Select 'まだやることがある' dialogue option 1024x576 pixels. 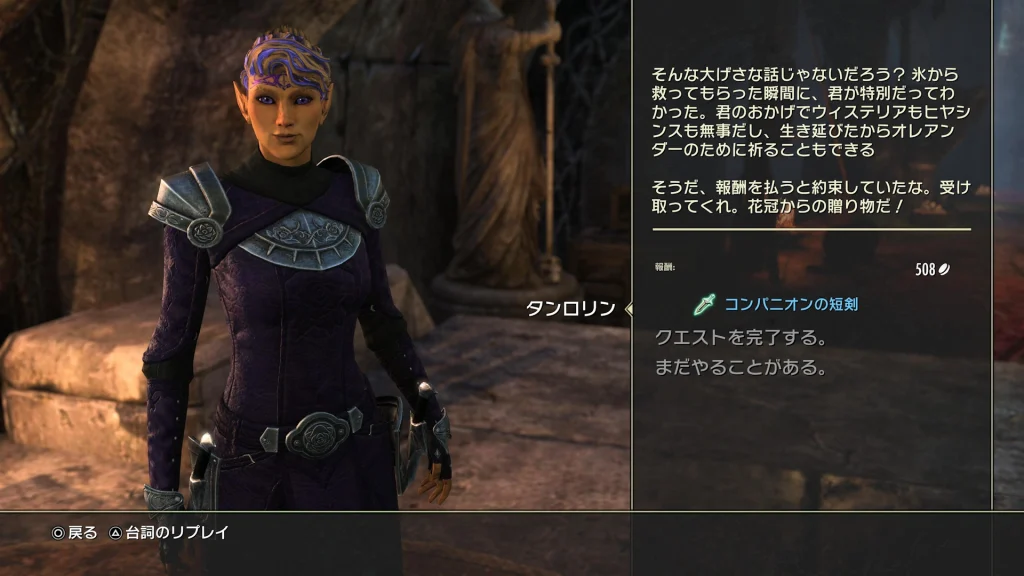[x=741, y=368]
